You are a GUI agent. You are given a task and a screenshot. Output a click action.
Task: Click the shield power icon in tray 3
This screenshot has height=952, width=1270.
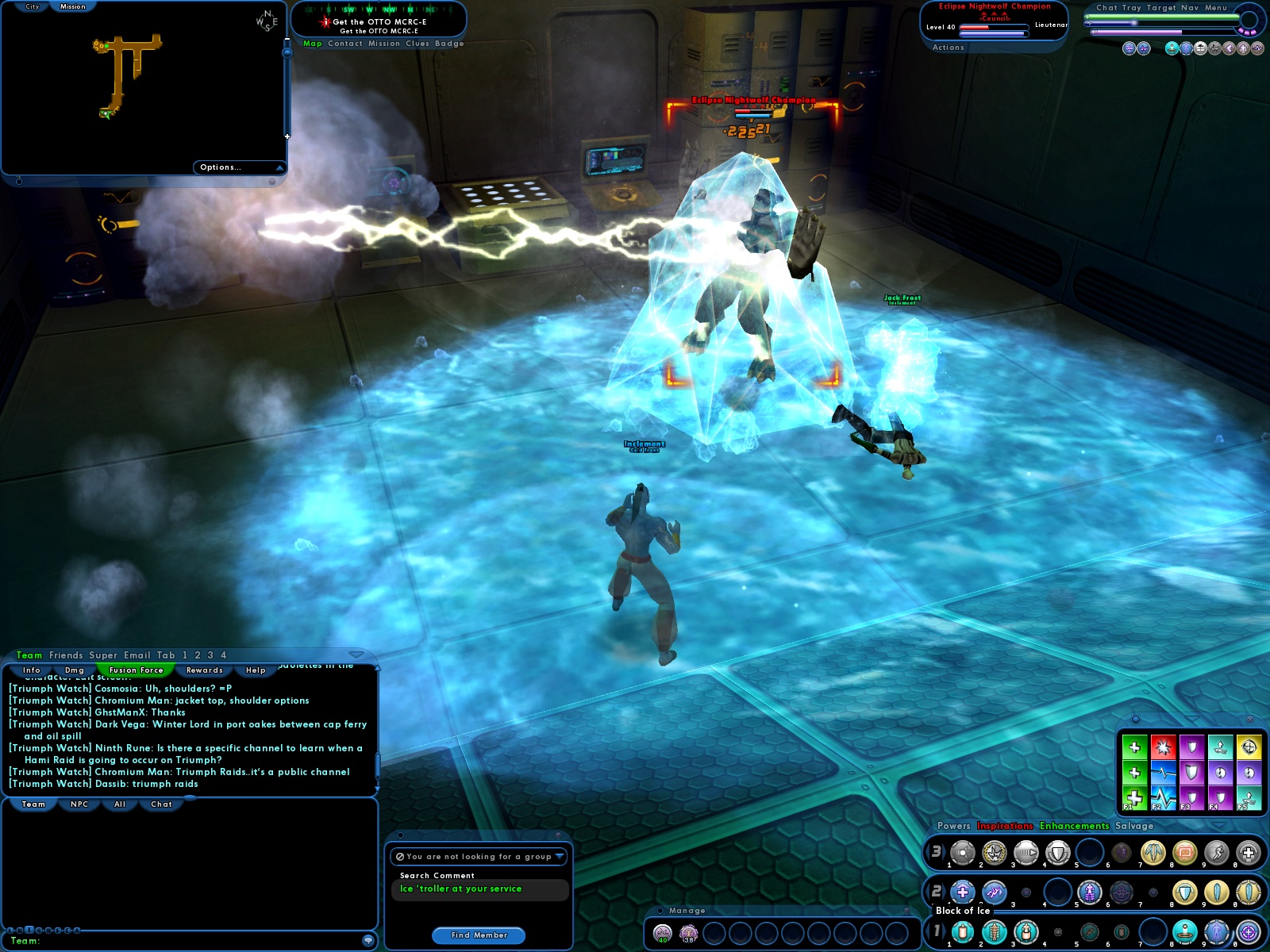[x=1060, y=853]
